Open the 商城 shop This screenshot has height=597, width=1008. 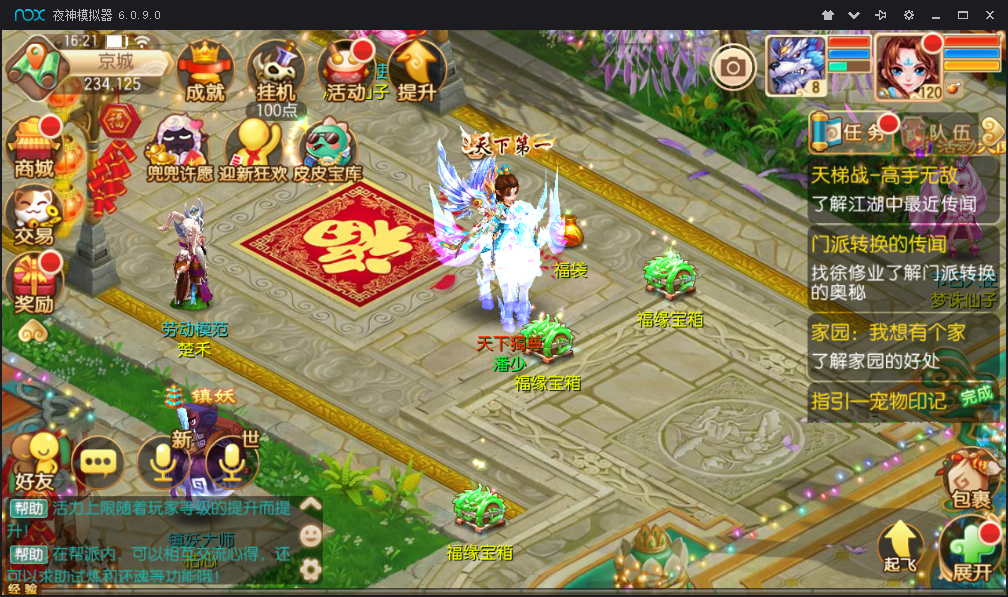pos(33,148)
